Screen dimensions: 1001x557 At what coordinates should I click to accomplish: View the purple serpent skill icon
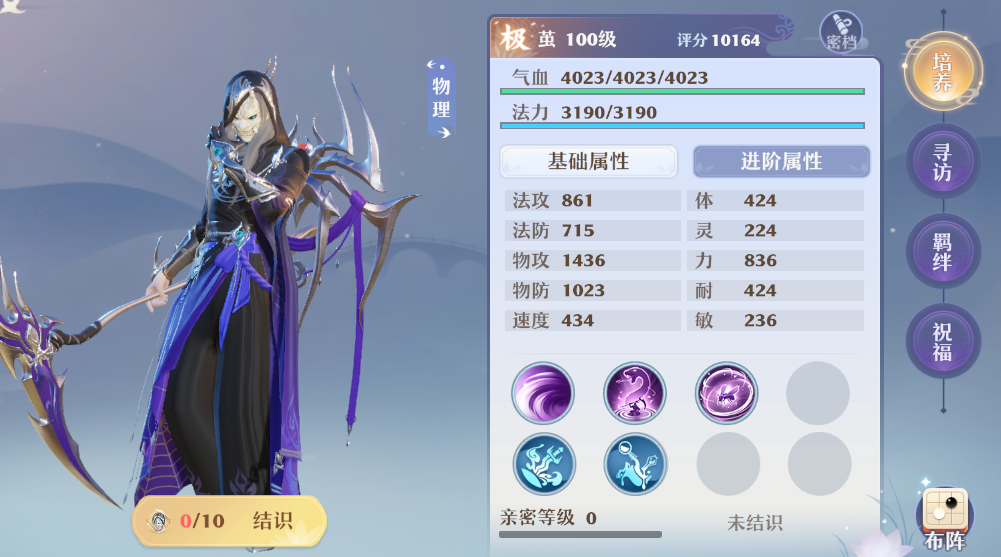coord(635,393)
